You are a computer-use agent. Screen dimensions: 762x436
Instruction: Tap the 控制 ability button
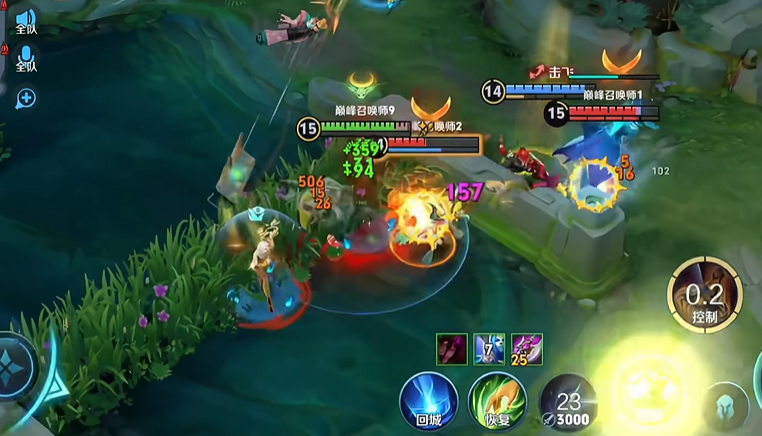pyautogui.click(x=705, y=294)
